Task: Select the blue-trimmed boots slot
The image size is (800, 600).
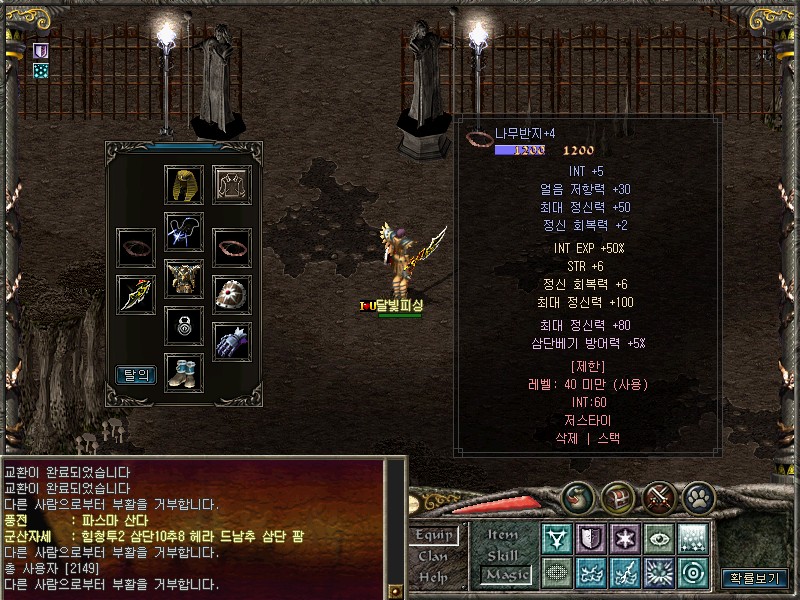Action: pos(184,372)
